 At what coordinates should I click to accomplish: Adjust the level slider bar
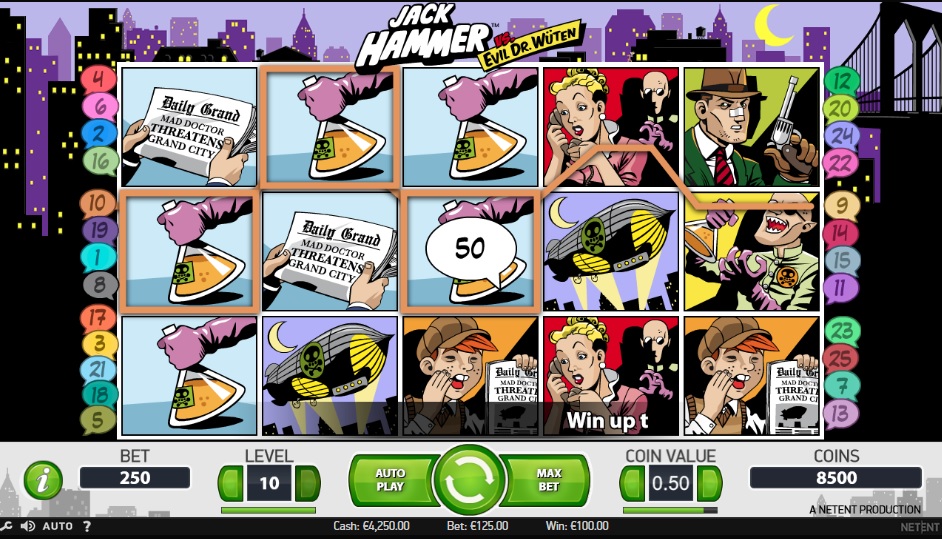[268, 510]
